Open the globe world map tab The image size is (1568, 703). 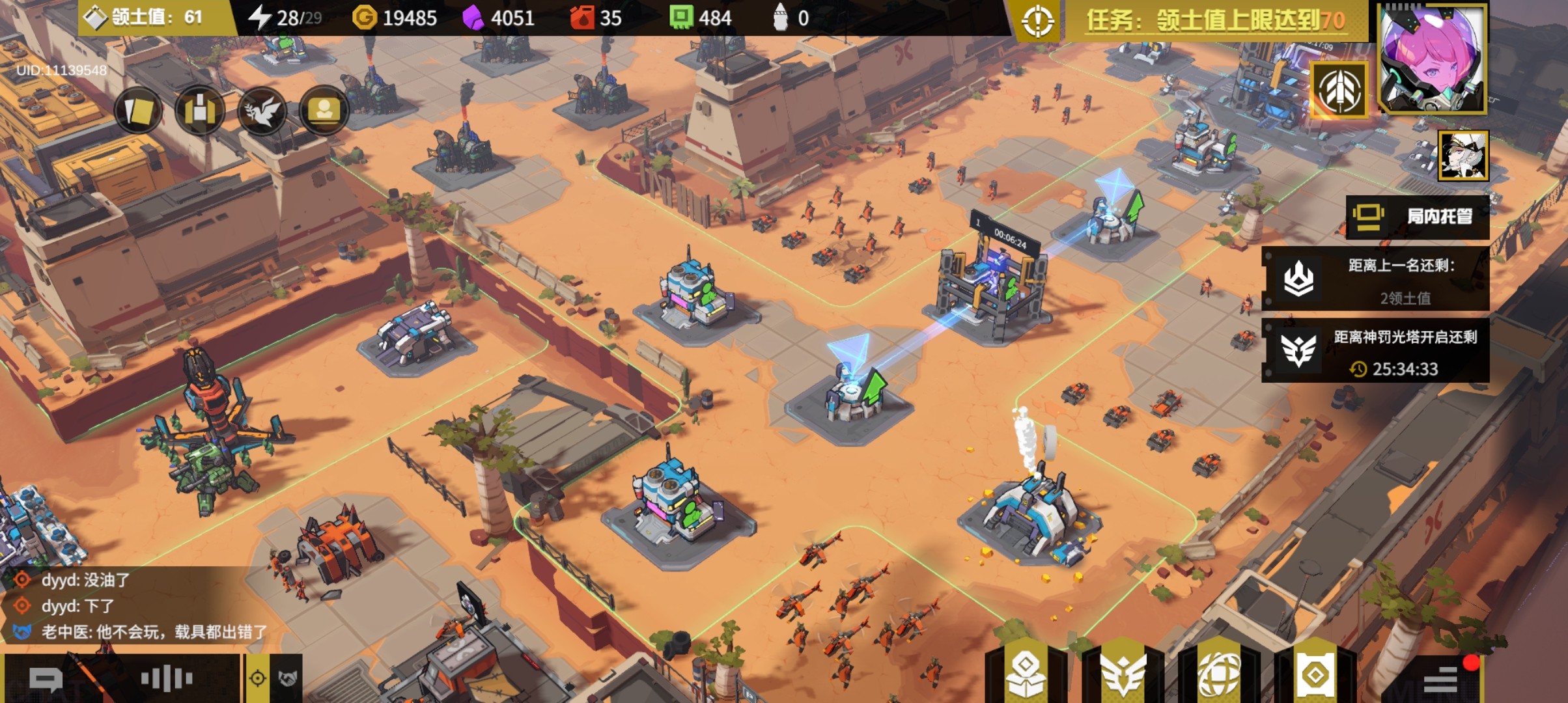coord(1219,674)
